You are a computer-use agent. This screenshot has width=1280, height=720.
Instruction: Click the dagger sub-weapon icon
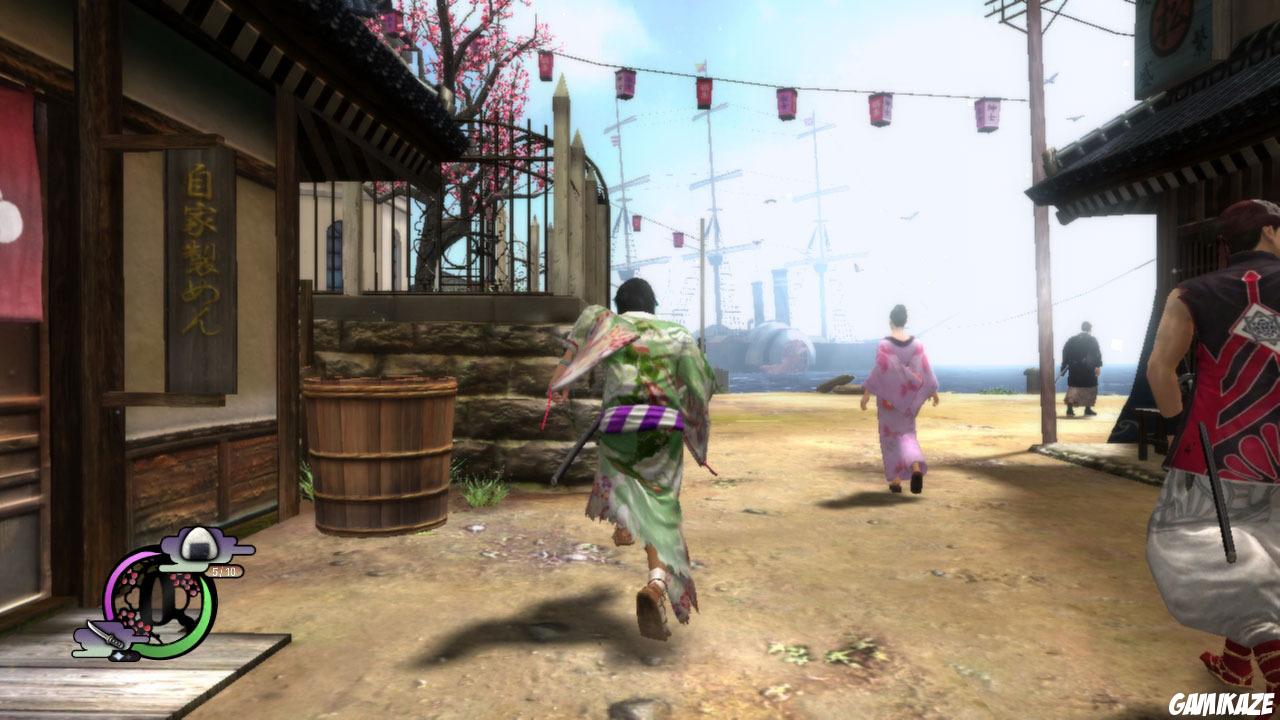point(107,633)
